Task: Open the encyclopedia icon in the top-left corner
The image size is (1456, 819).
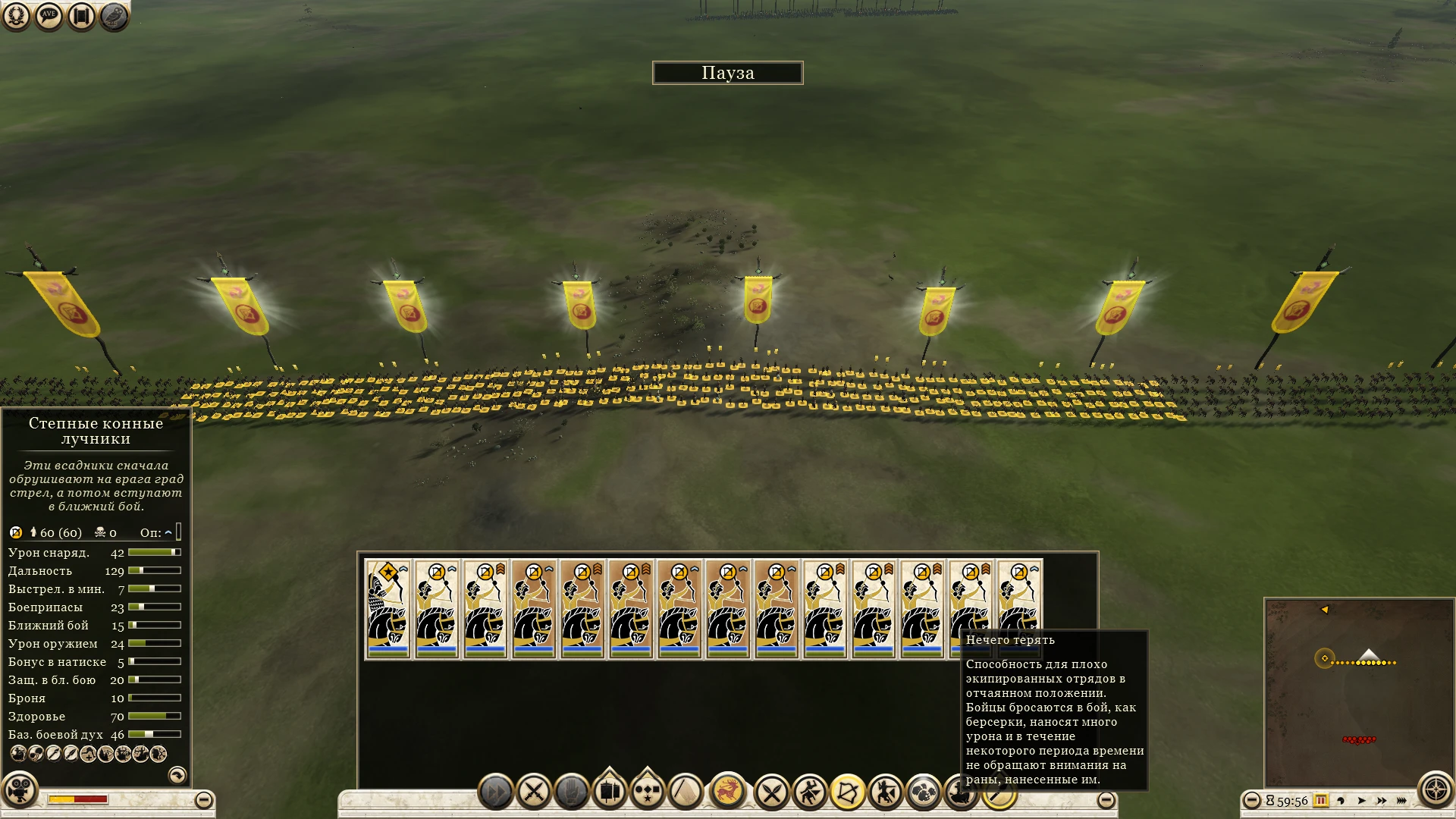Action: (x=112, y=17)
